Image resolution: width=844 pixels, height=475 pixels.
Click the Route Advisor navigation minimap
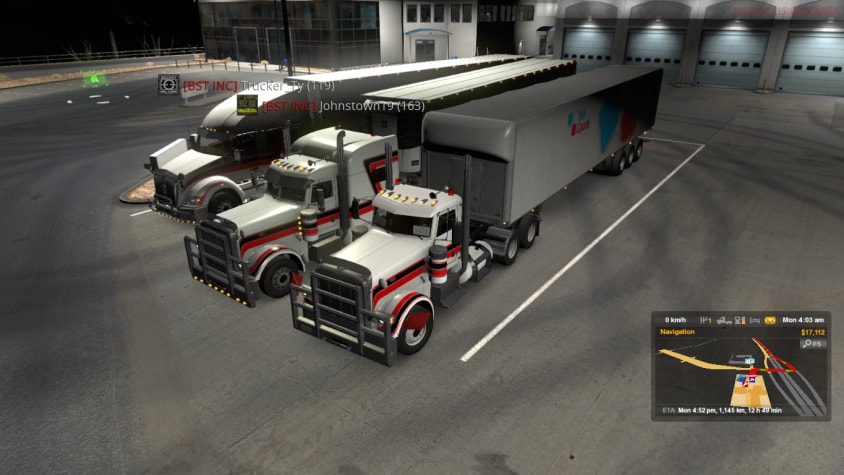tap(741, 375)
